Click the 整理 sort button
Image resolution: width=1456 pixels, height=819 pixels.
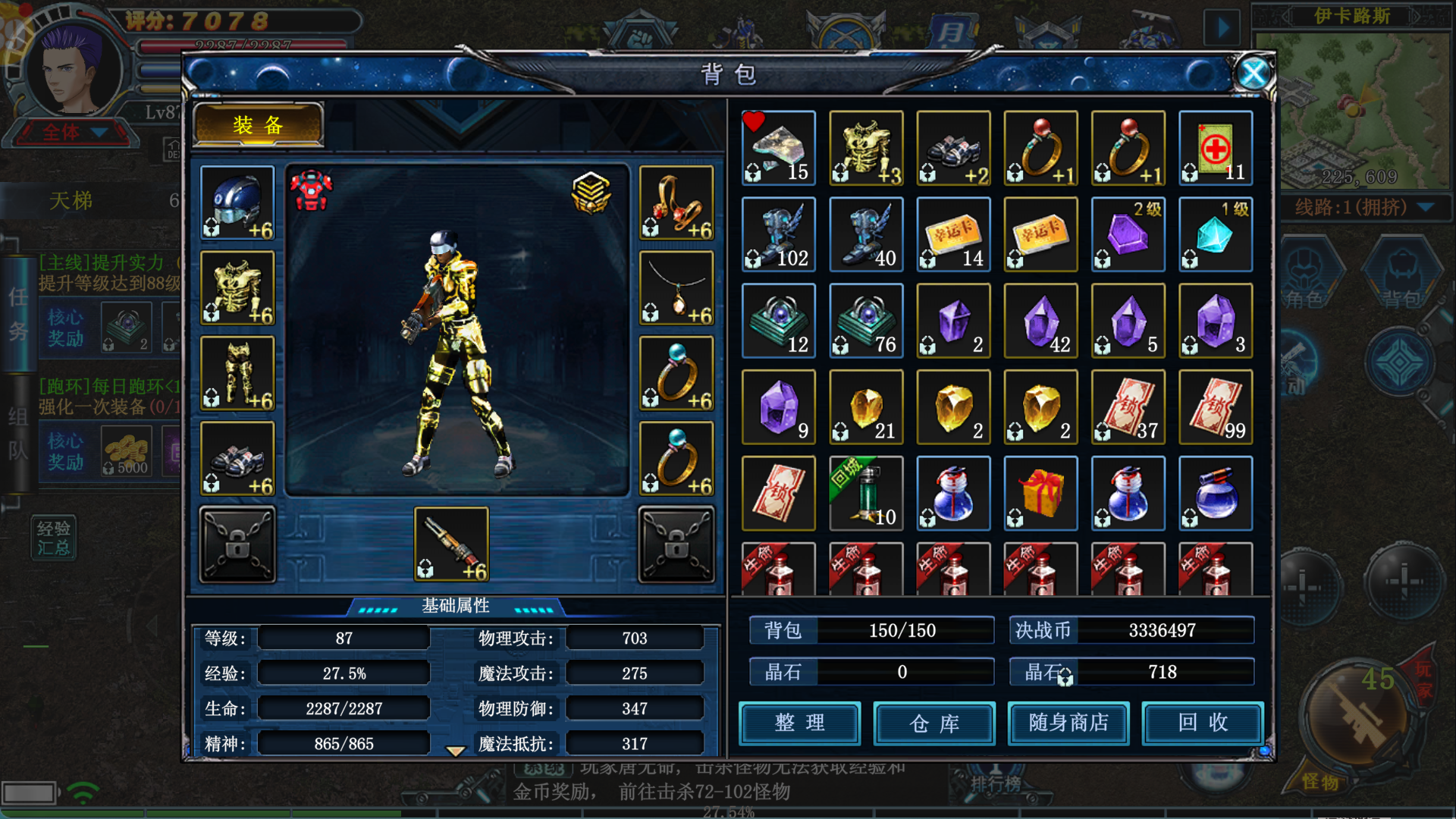(x=799, y=723)
